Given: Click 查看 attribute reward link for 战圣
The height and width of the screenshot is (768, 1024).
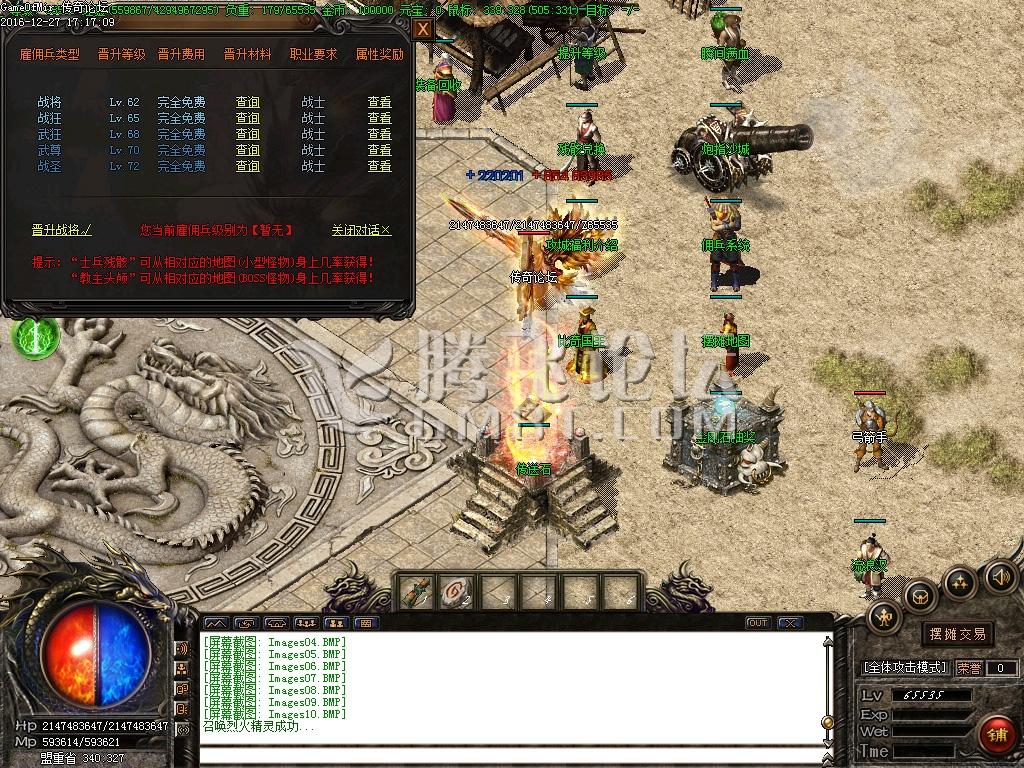Looking at the screenshot, I should click(379, 166).
